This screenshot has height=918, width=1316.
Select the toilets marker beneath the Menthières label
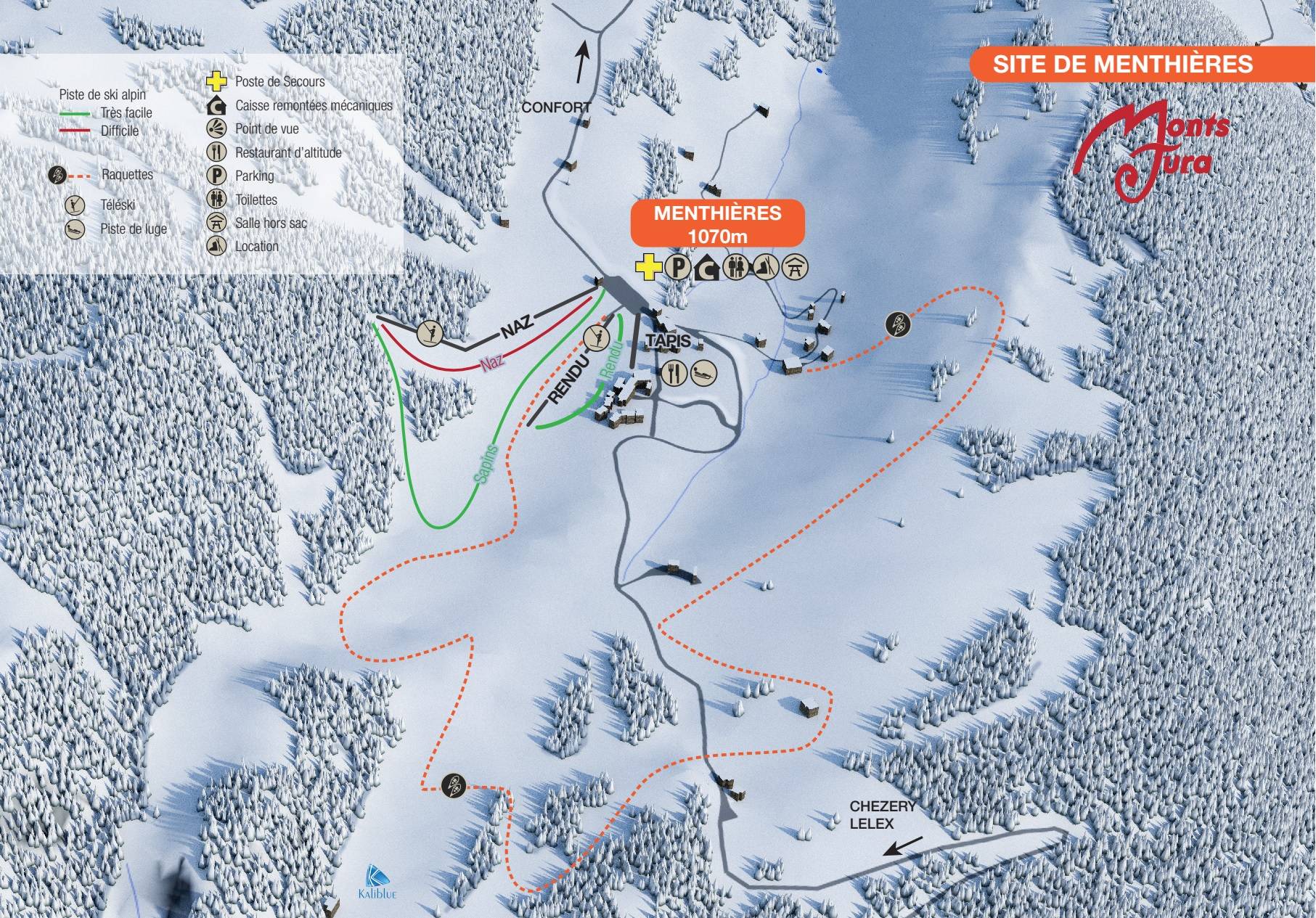[x=737, y=269]
